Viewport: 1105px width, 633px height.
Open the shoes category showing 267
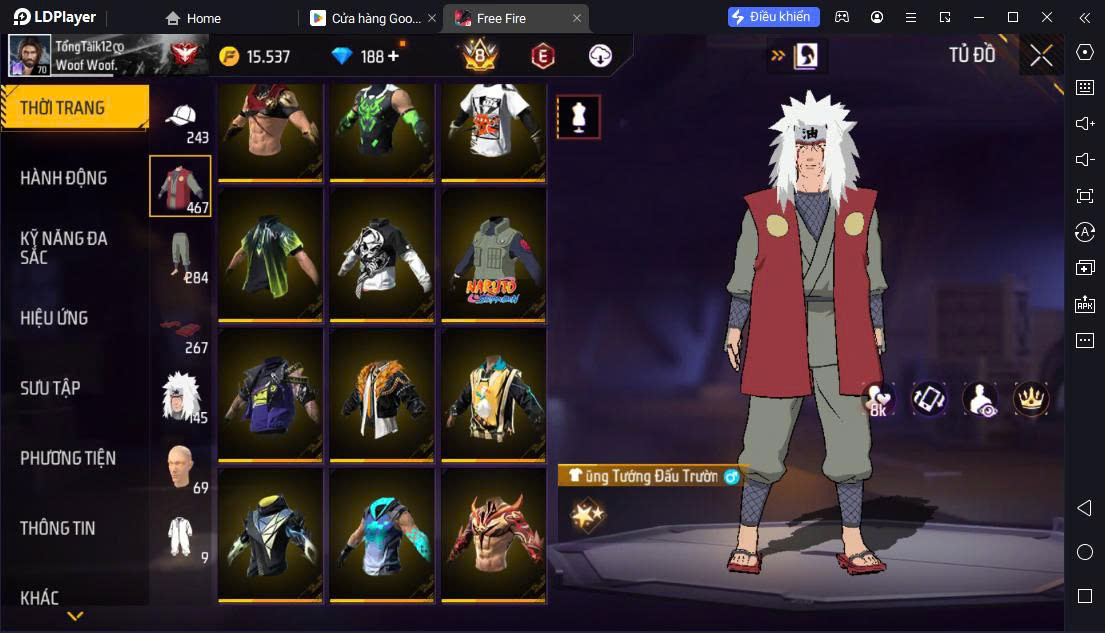tap(181, 331)
